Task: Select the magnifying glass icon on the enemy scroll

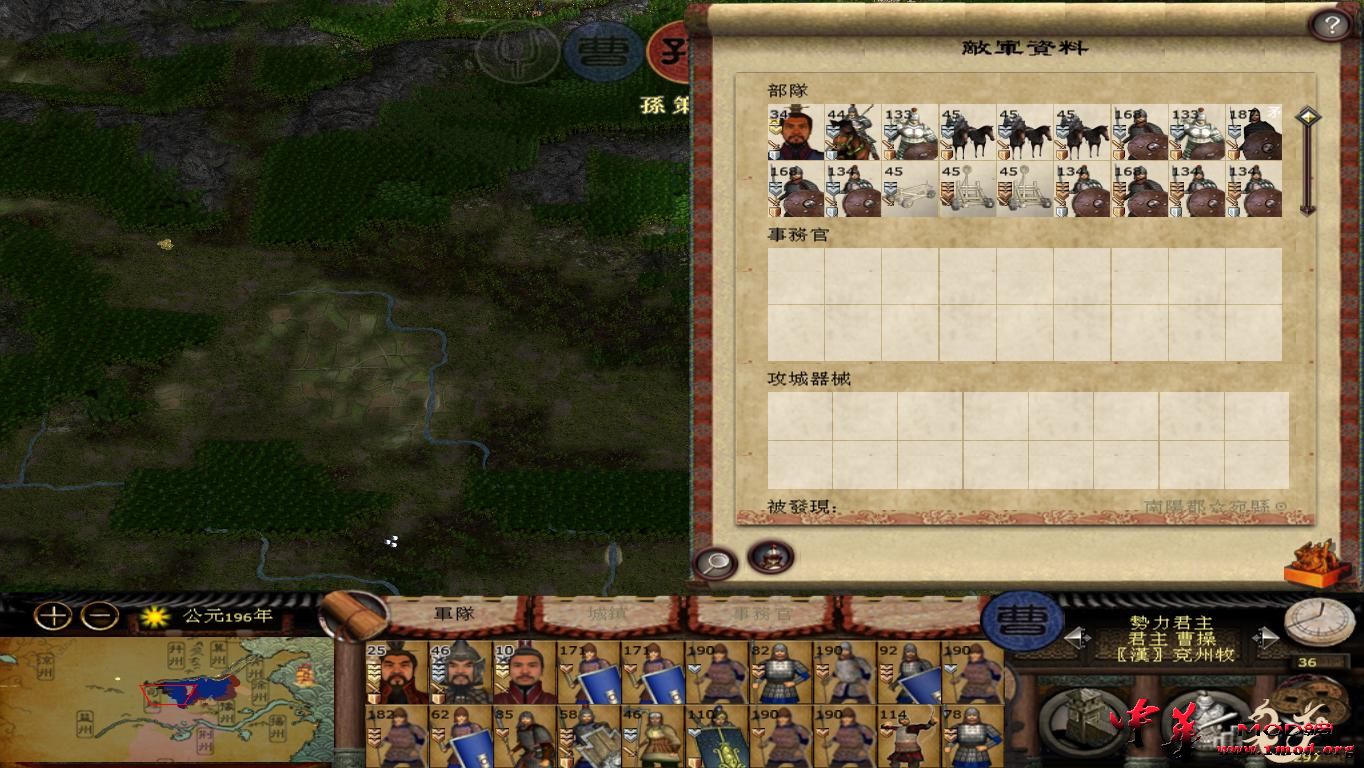Action: pos(715,562)
